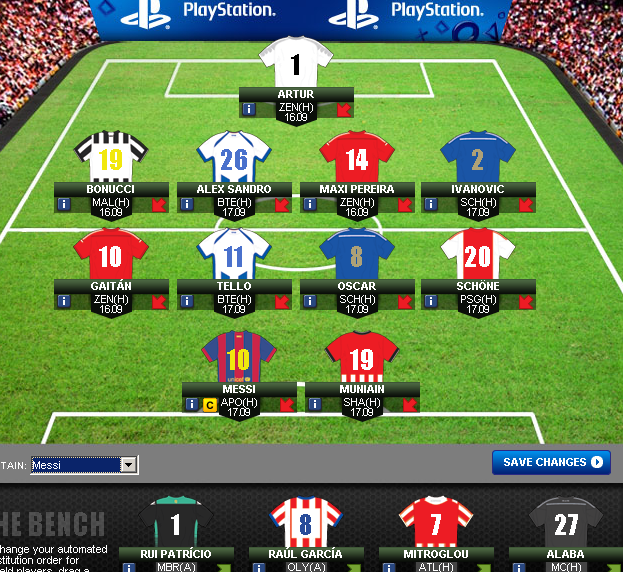The width and height of the screenshot is (625, 572).
Task: Open the info icon under Artur
Action: (x=249, y=109)
